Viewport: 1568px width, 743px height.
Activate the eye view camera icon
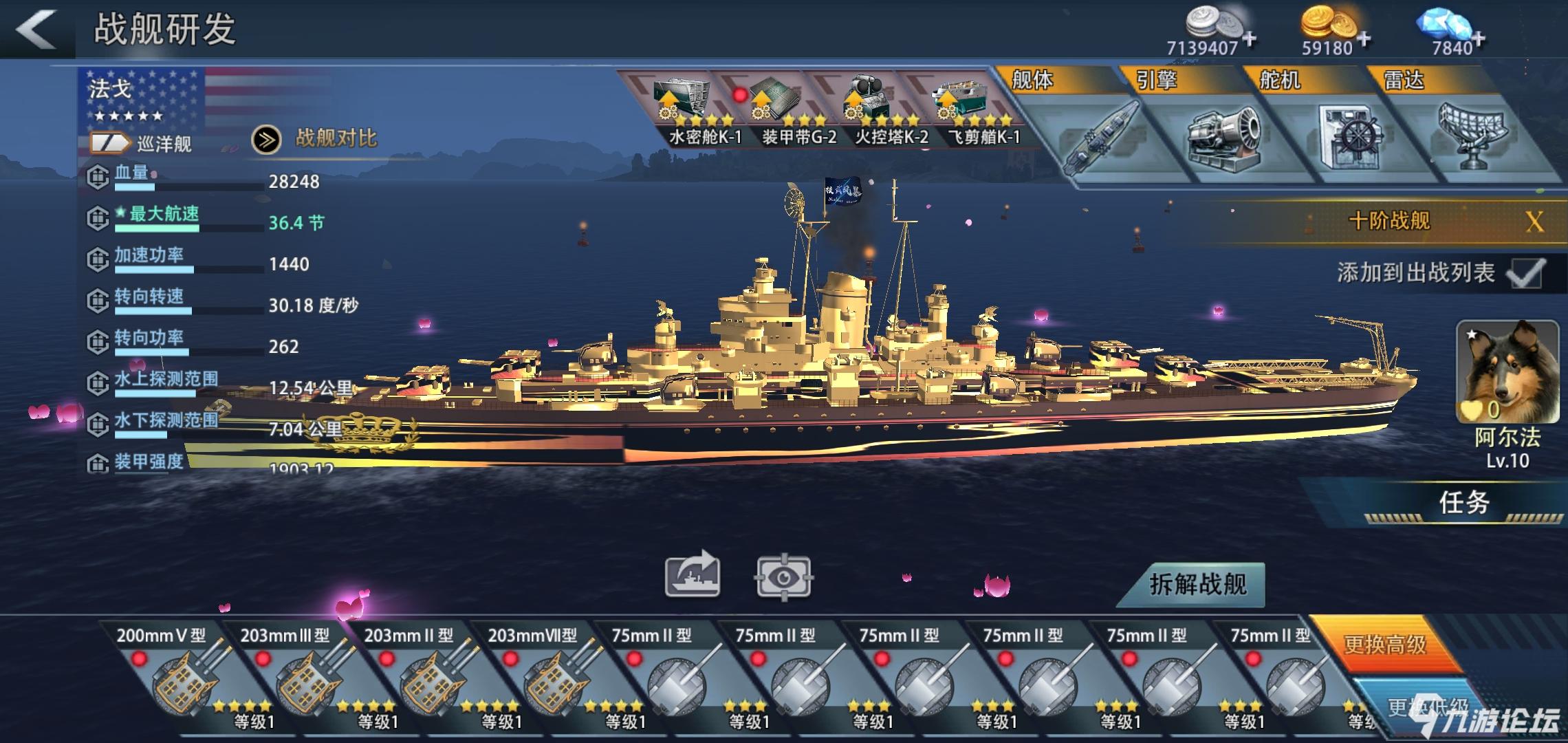783,577
